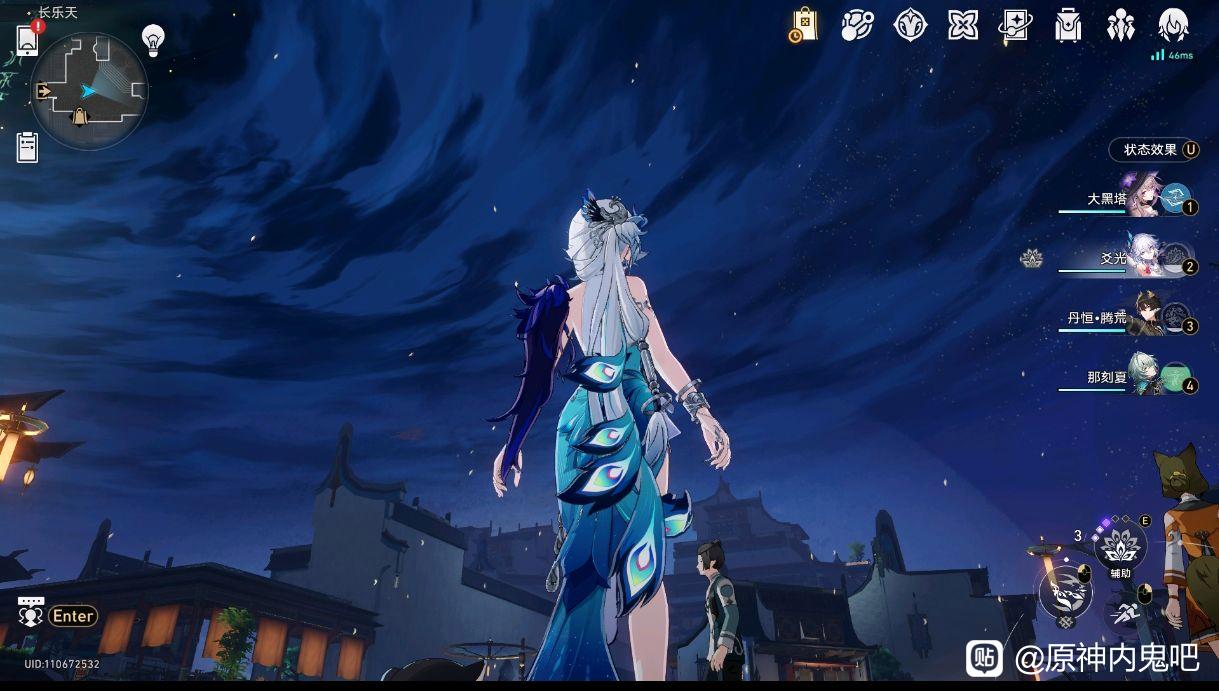Switch to party member 那刻夏
The width and height of the screenshot is (1219, 691).
(x=1143, y=377)
